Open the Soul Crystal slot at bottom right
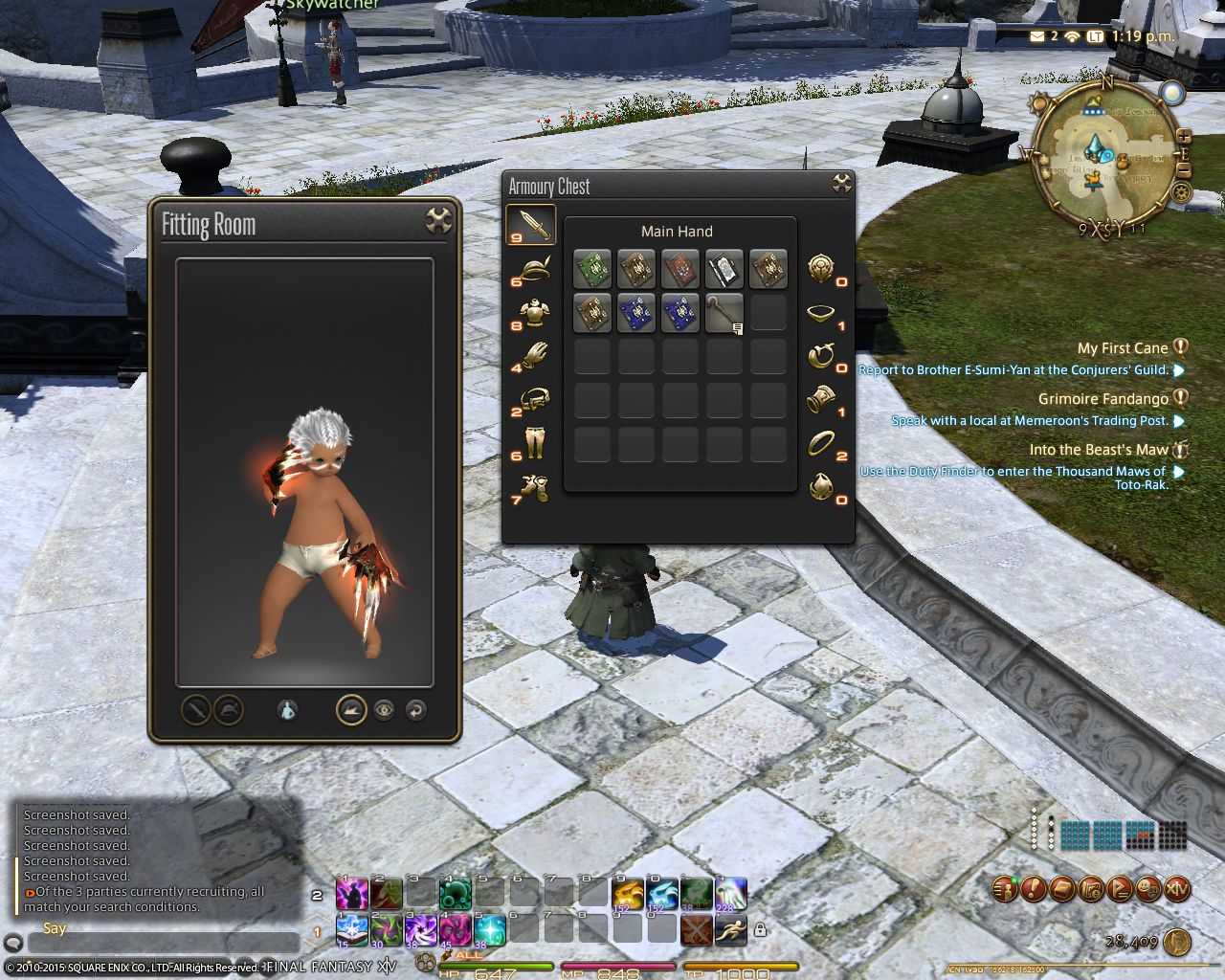 [821, 486]
